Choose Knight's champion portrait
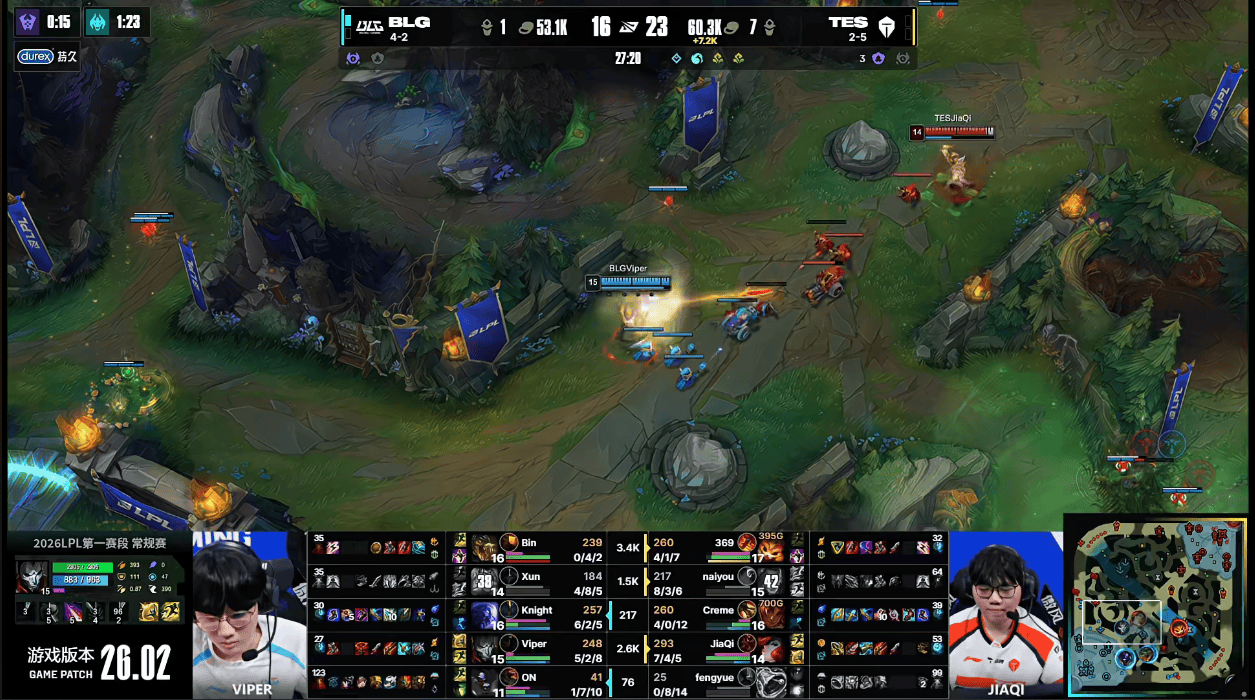Image resolution: width=1255 pixels, height=700 pixels. 486,614
